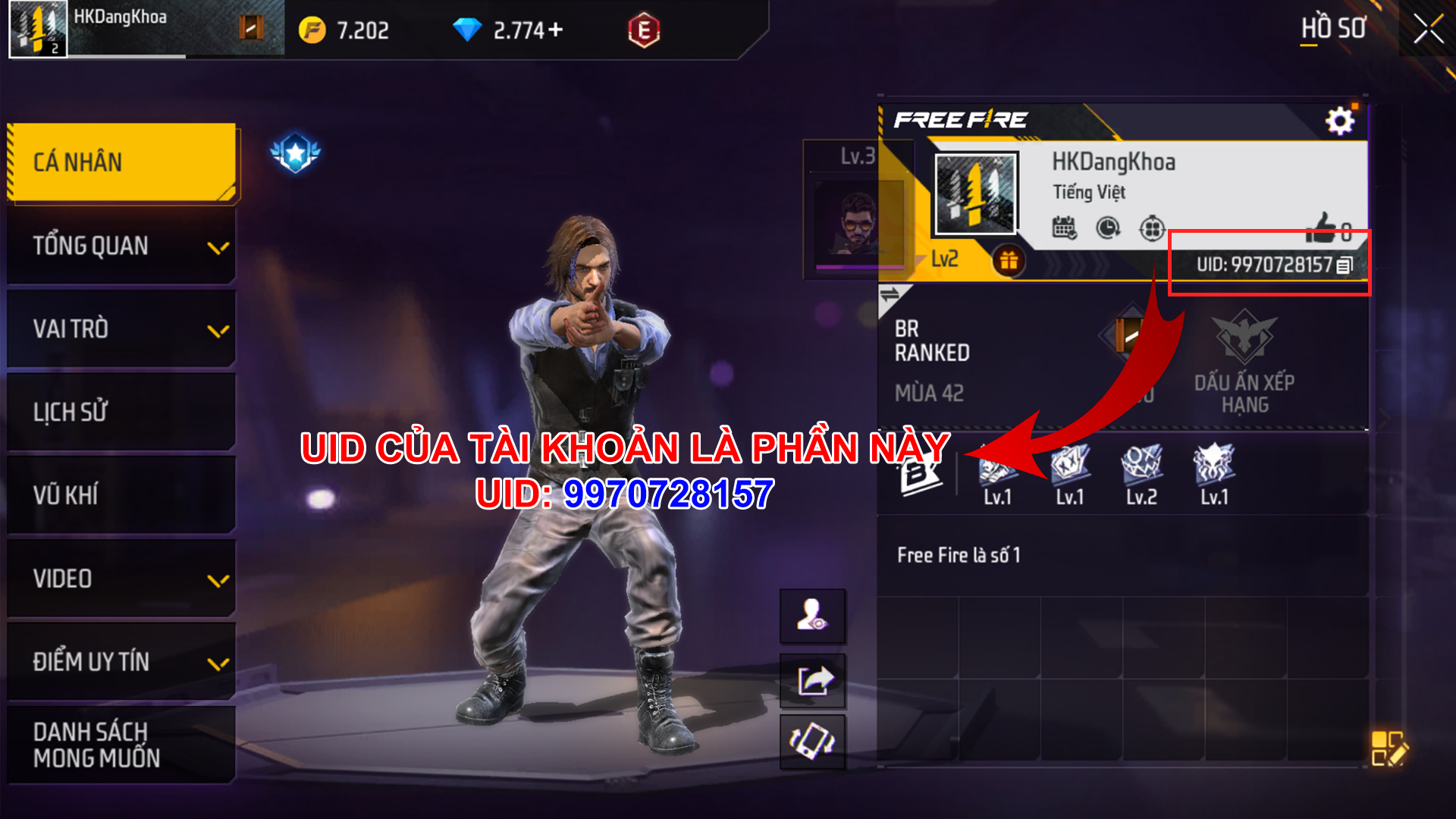The width and height of the screenshot is (1456, 819).
Task: Expand the VAI TRÒ section
Action: tap(220, 330)
